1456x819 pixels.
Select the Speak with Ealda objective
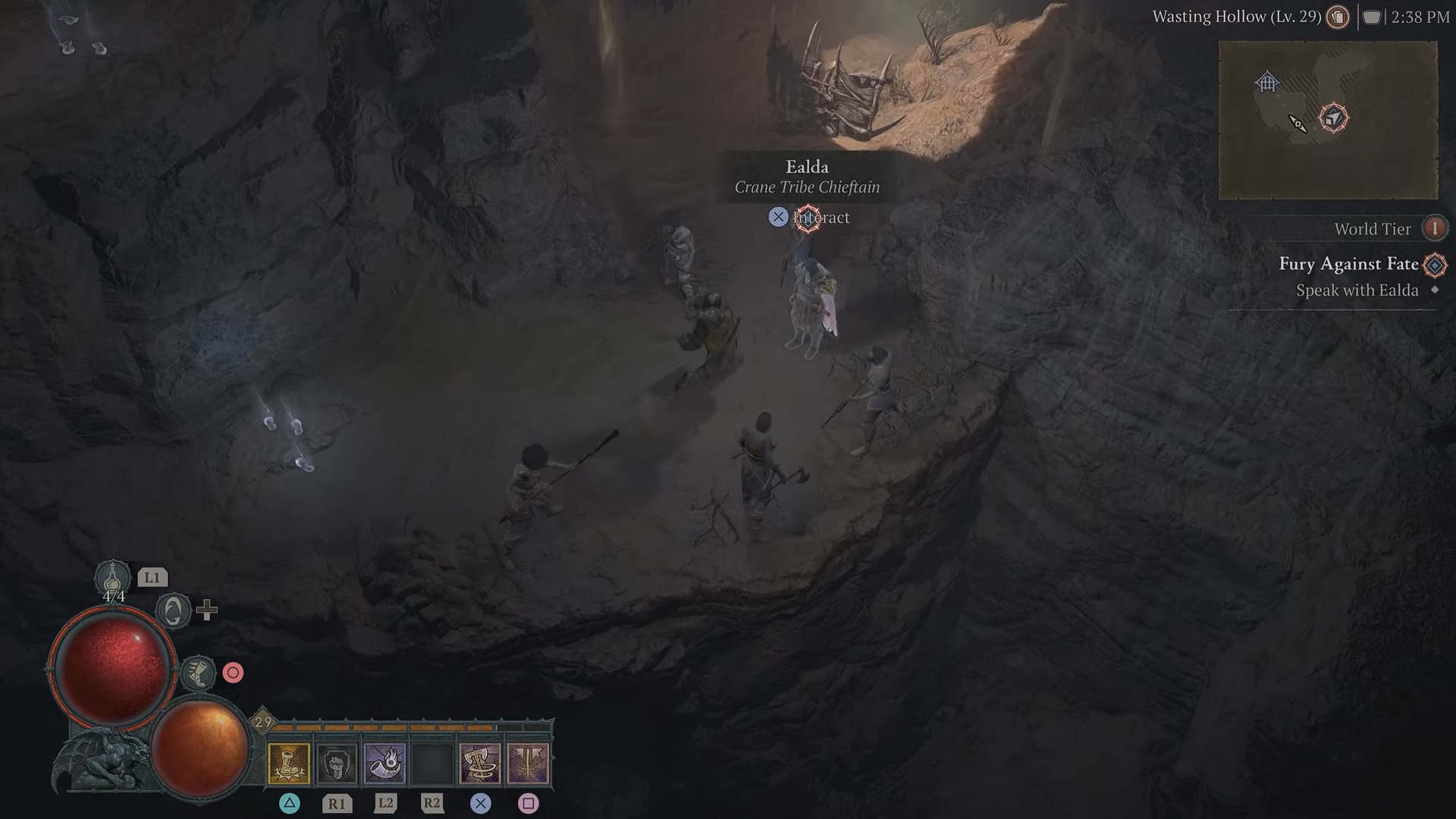1357,290
